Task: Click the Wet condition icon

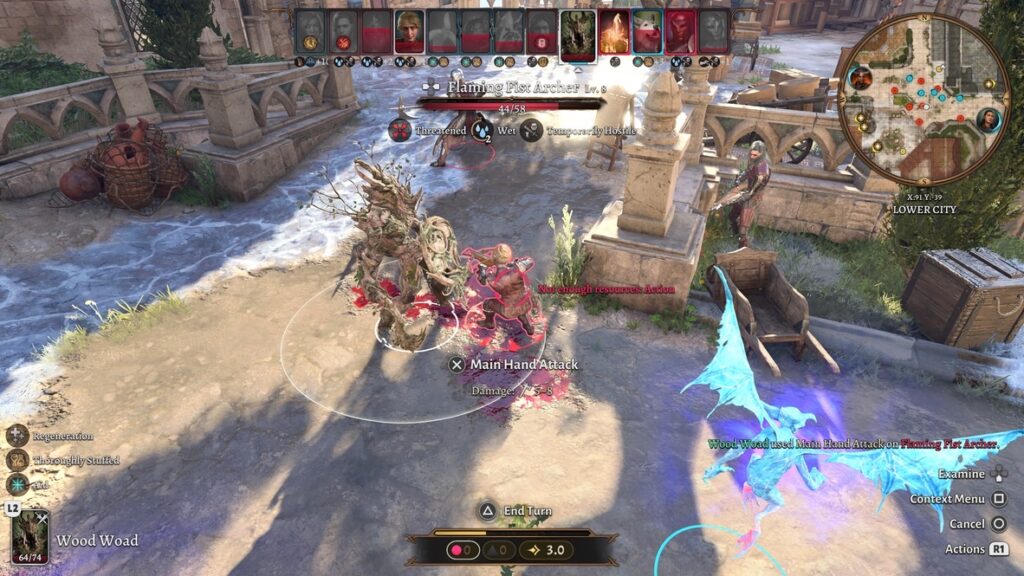Action: [482, 130]
